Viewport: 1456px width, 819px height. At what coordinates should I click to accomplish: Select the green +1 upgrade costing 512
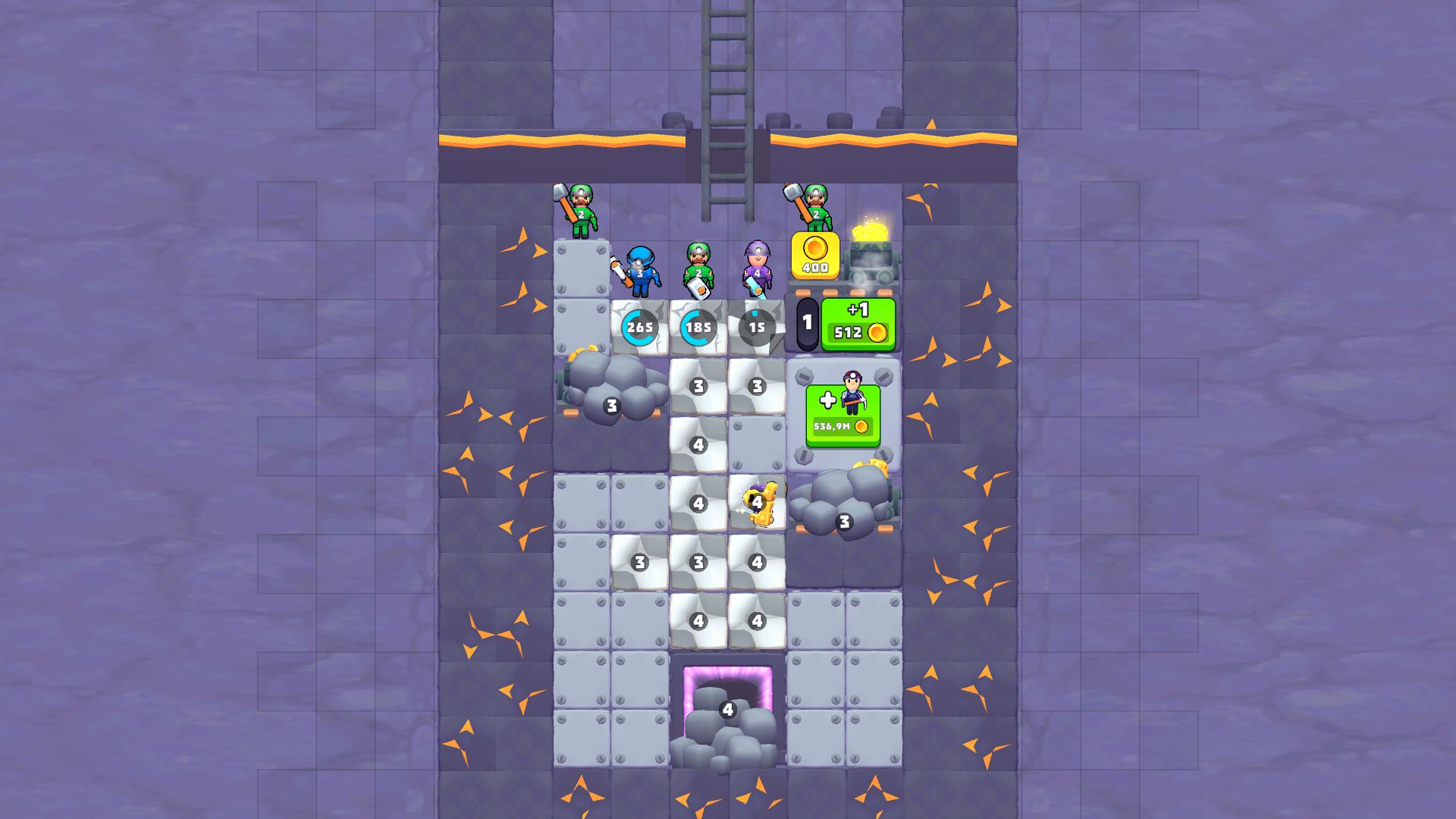tap(859, 322)
